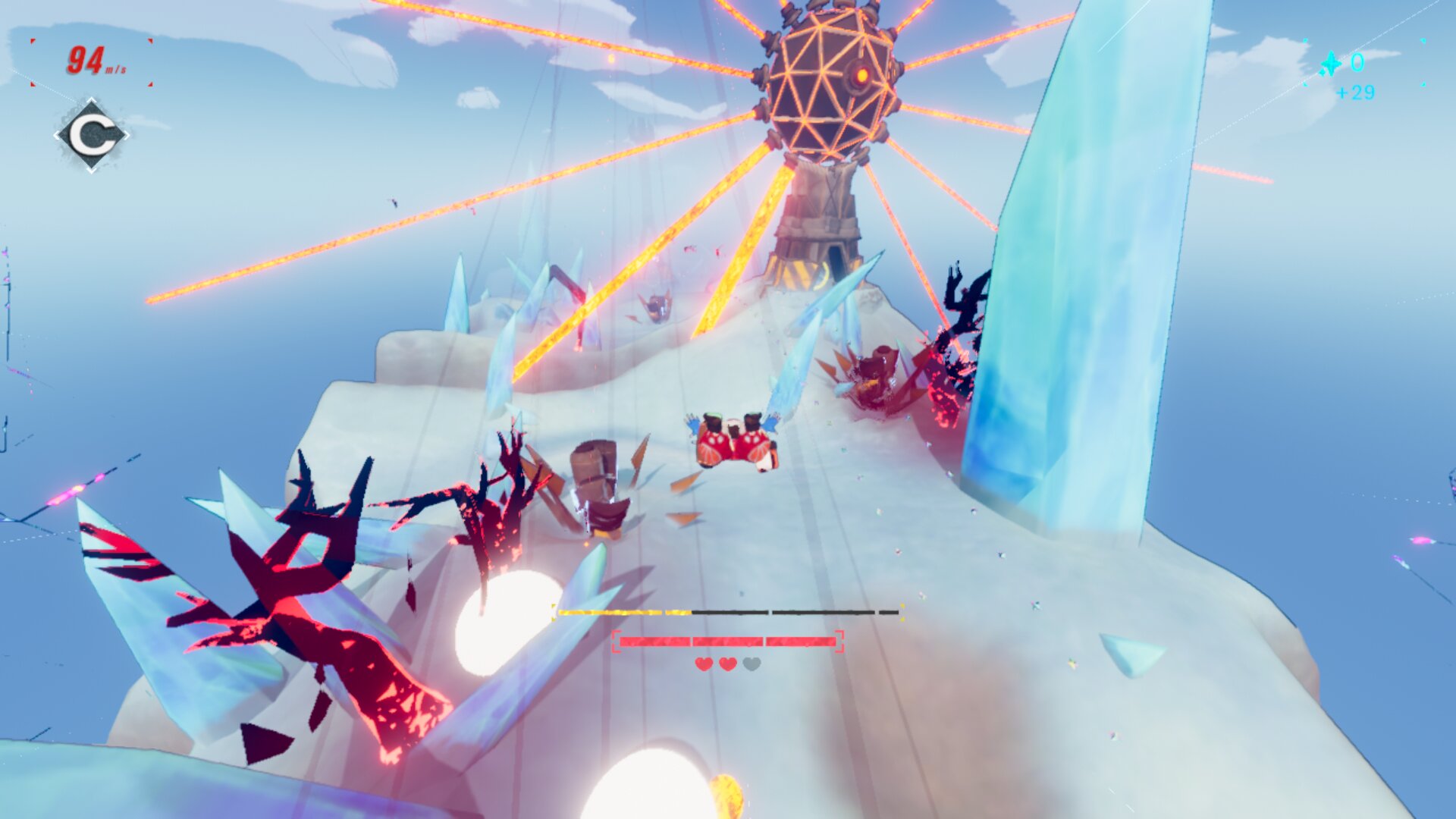Click the red player health bar
This screenshot has width=1456, height=819.
coord(728,642)
